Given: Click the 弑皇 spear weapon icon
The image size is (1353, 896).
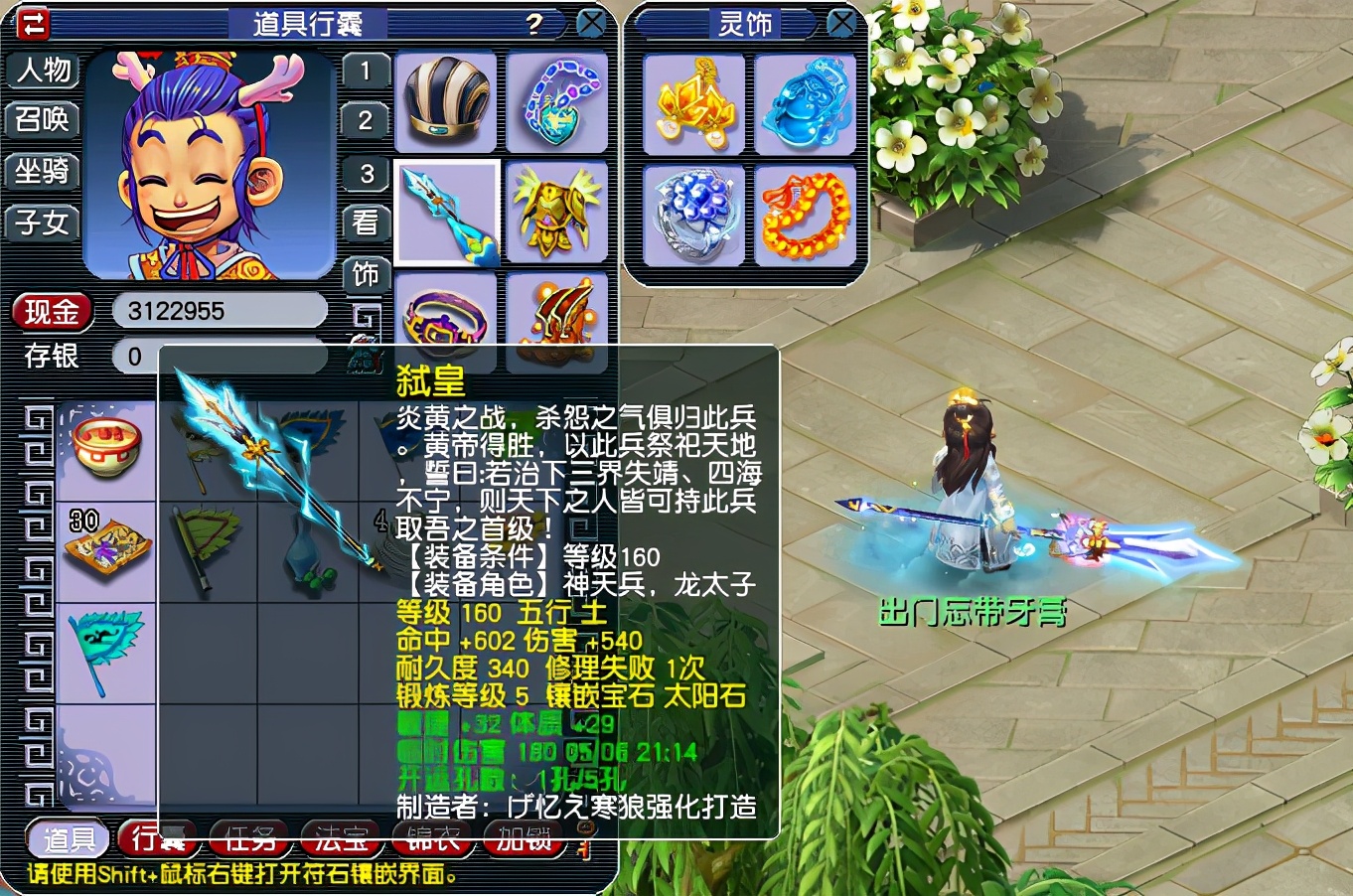Looking at the screenshot, I should coord(445,213).
